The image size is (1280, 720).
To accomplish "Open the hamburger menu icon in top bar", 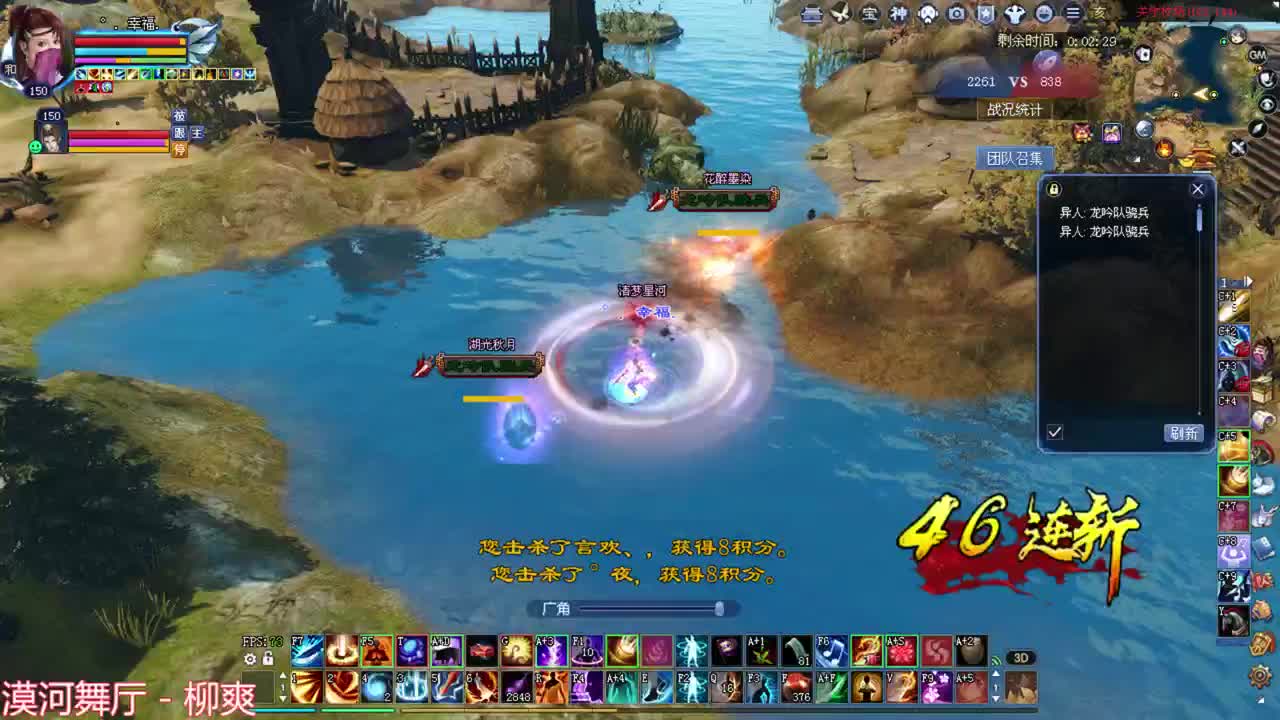I will pyautogui.click(x=1074, y=13).
